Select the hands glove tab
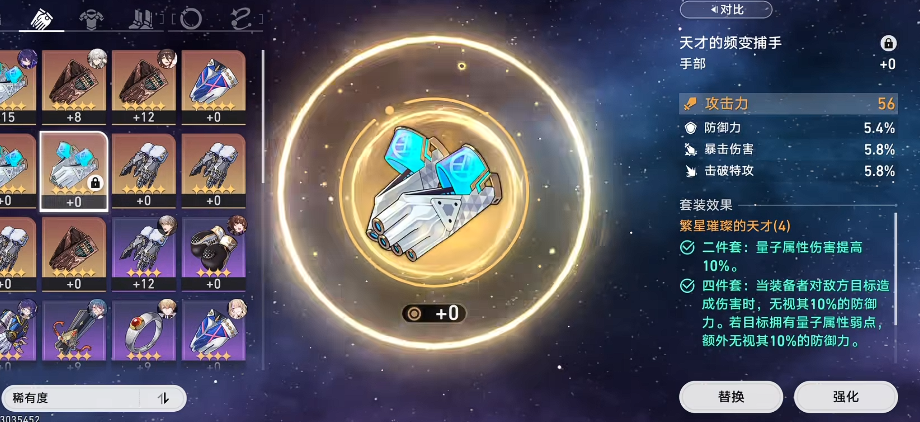920x422 pixels. (46, 18)
